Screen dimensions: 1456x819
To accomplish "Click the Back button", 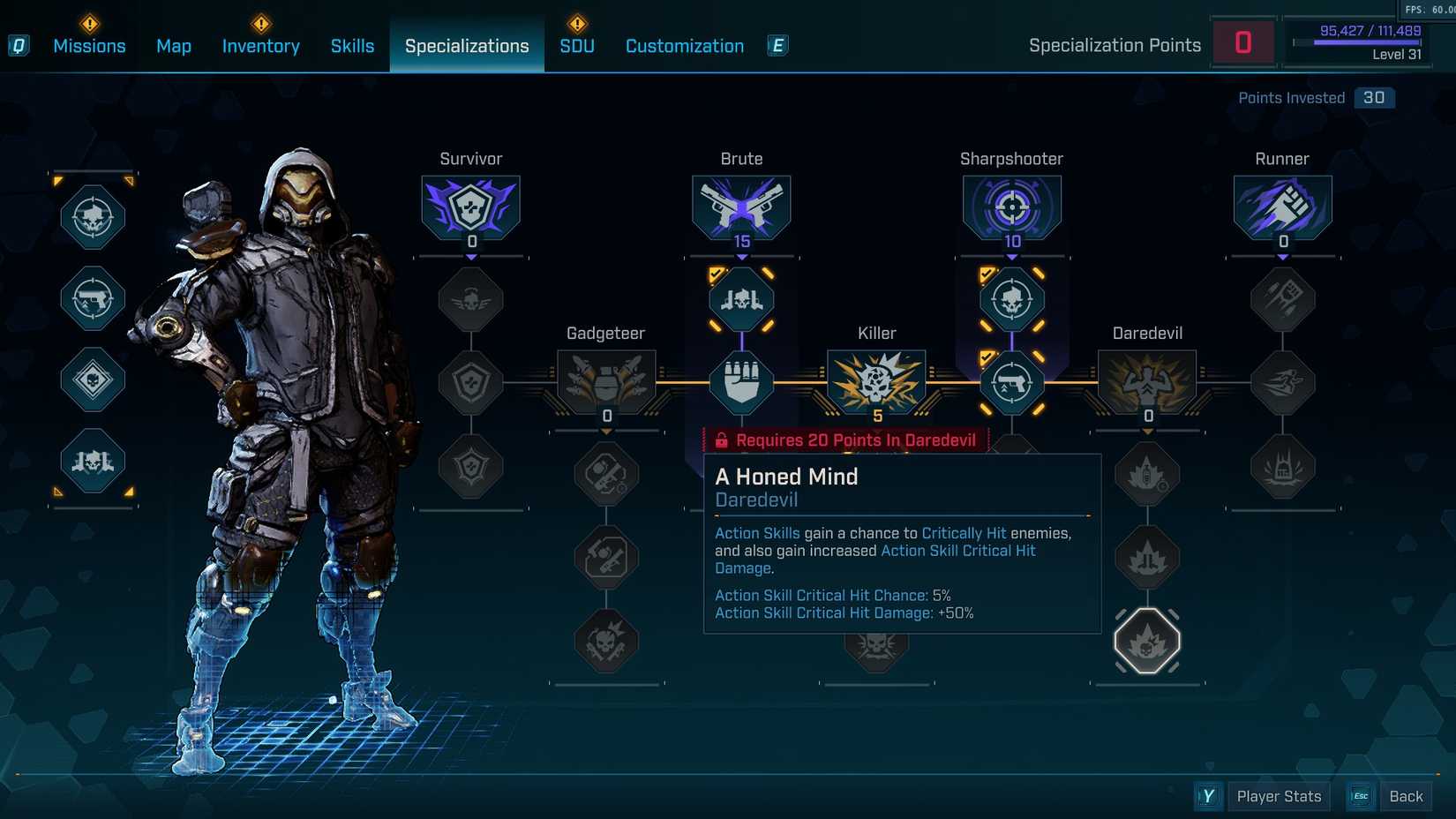I will tap(1406, 795).
